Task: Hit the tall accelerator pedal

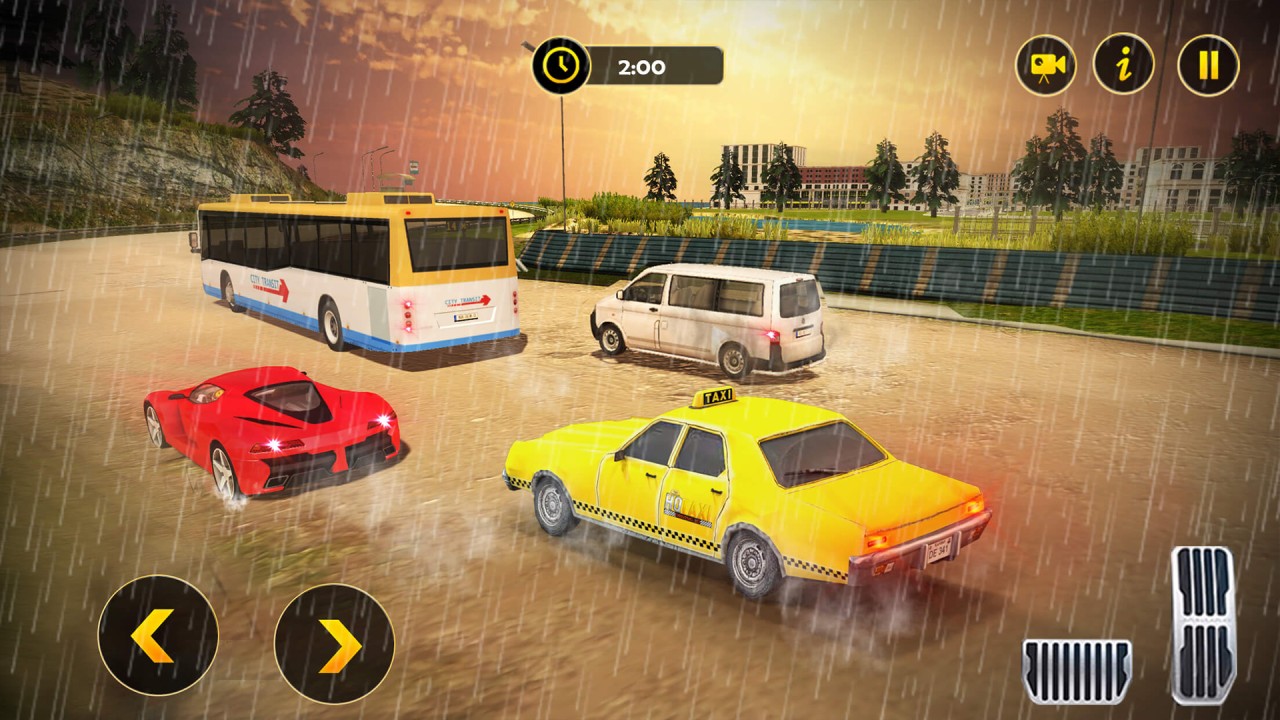Action: click(1203, 625)
